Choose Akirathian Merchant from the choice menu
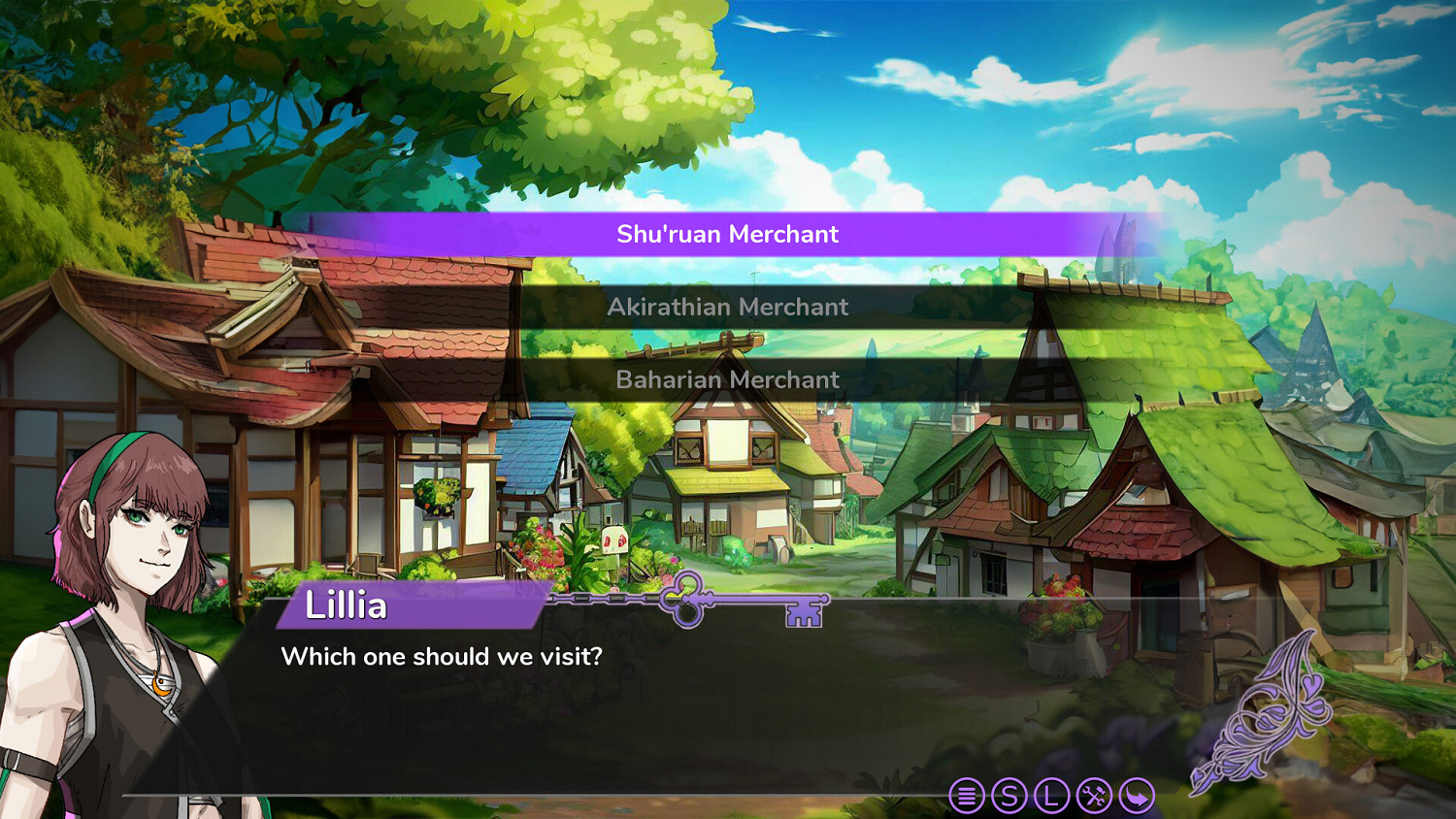The image size is (1456, 819). (728, 307)
